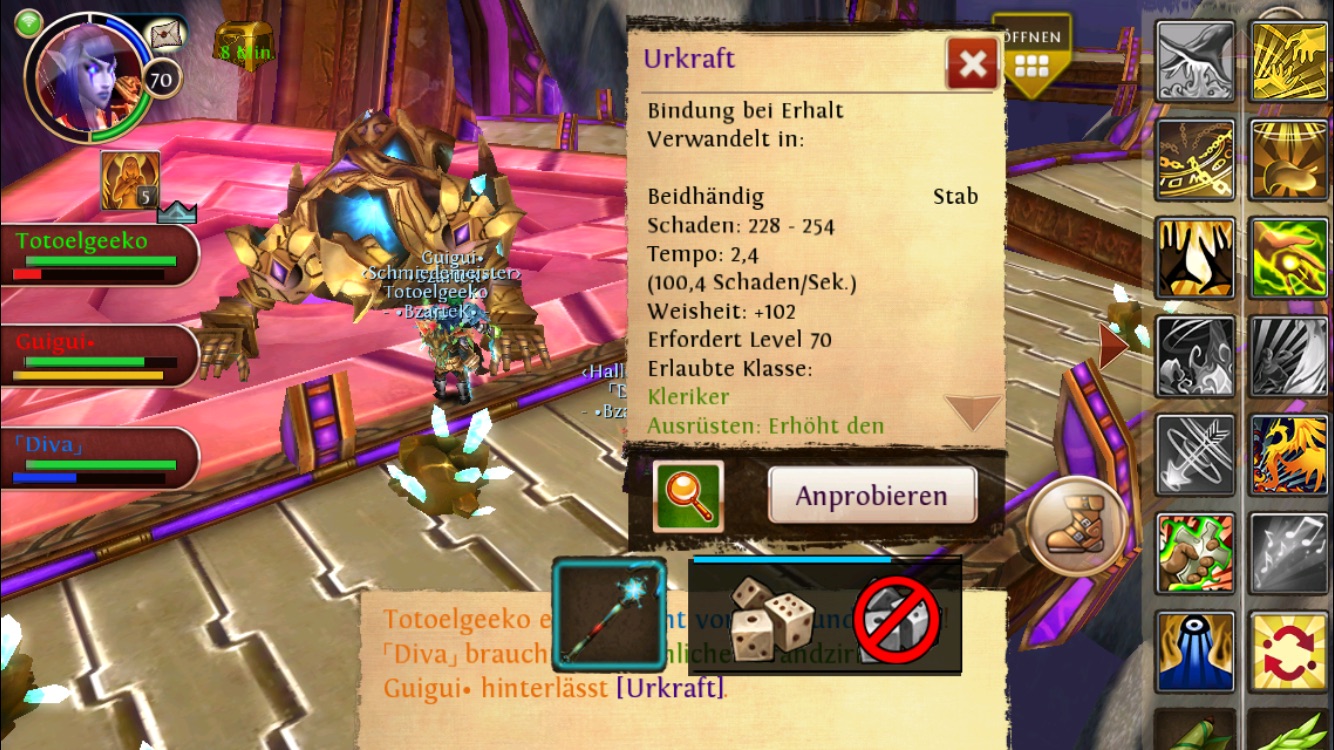Viewport: 1334px width, 750px height.
Task: Select party member Diva
Action: [97, 458]
